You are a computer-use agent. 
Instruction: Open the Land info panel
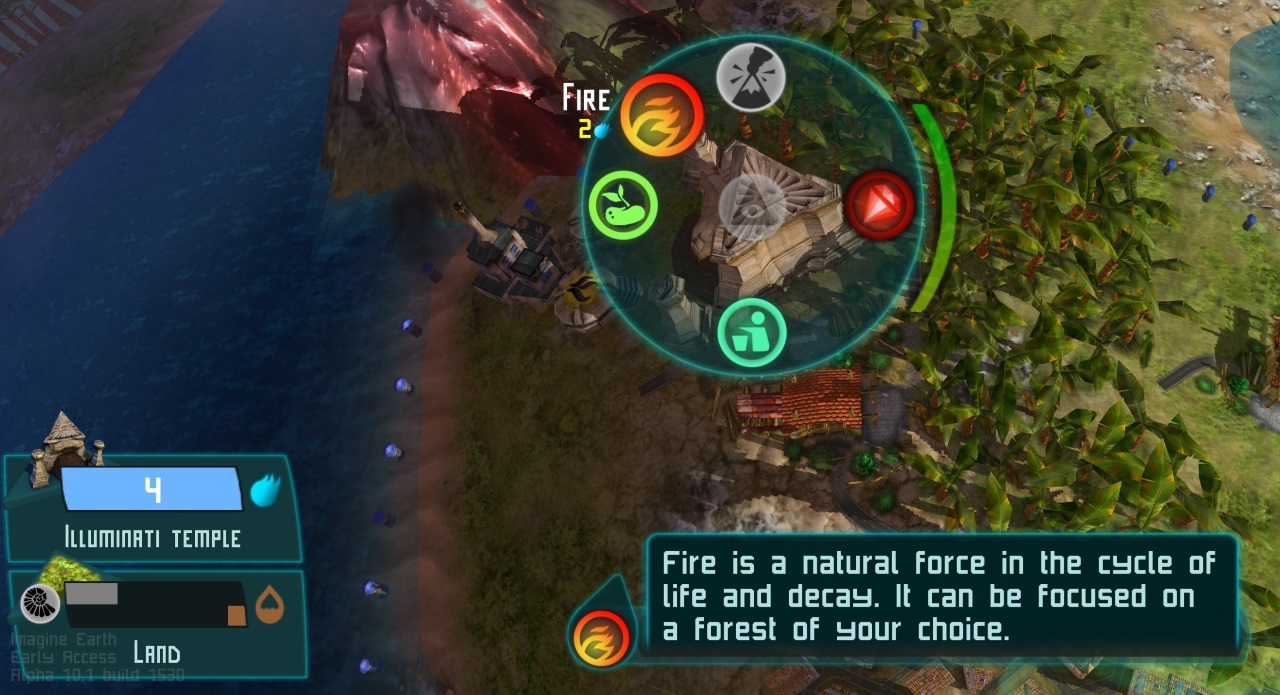click(156, 624)
